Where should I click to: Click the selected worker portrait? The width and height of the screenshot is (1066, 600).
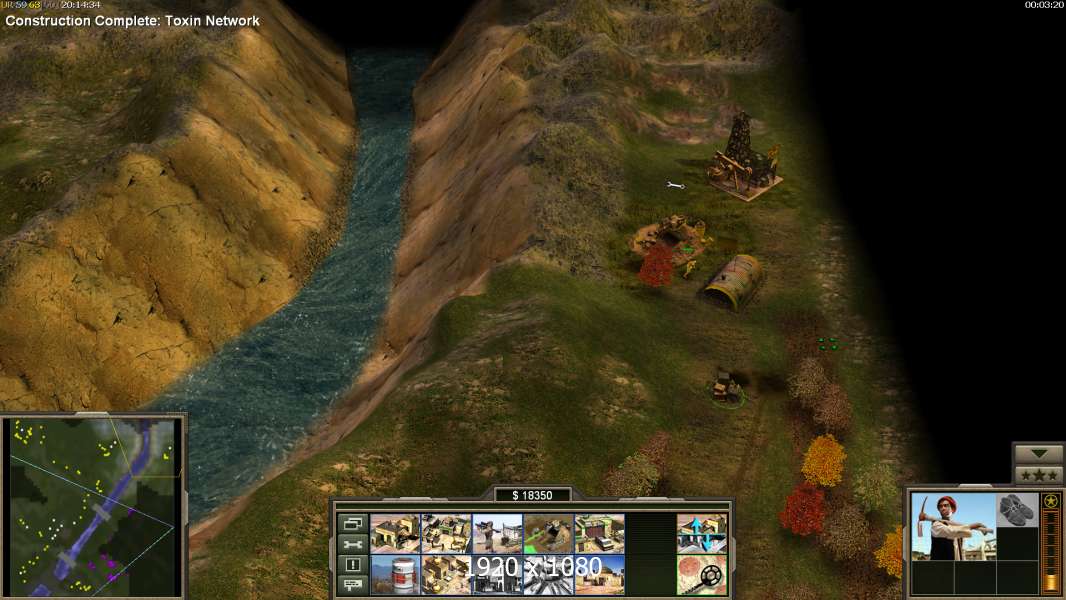[x=953, y=526]
